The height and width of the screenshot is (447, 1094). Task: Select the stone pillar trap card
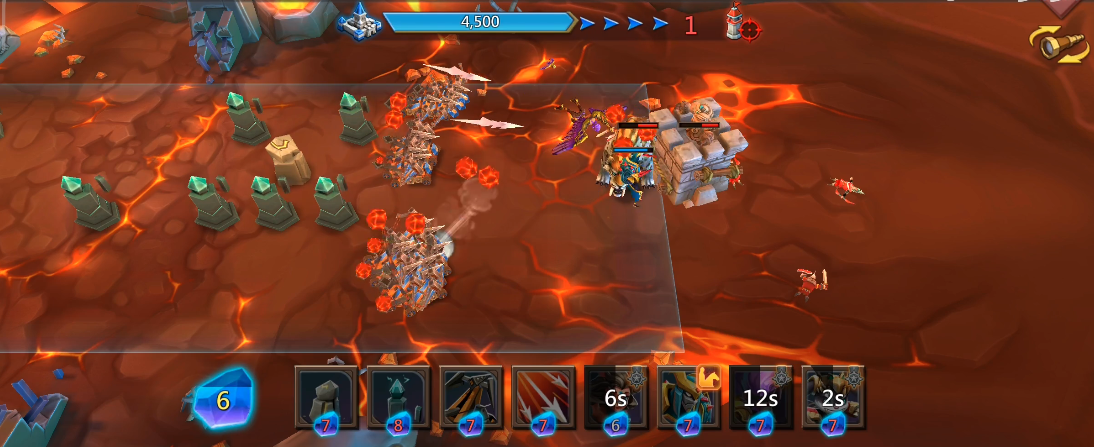(326, 396)
